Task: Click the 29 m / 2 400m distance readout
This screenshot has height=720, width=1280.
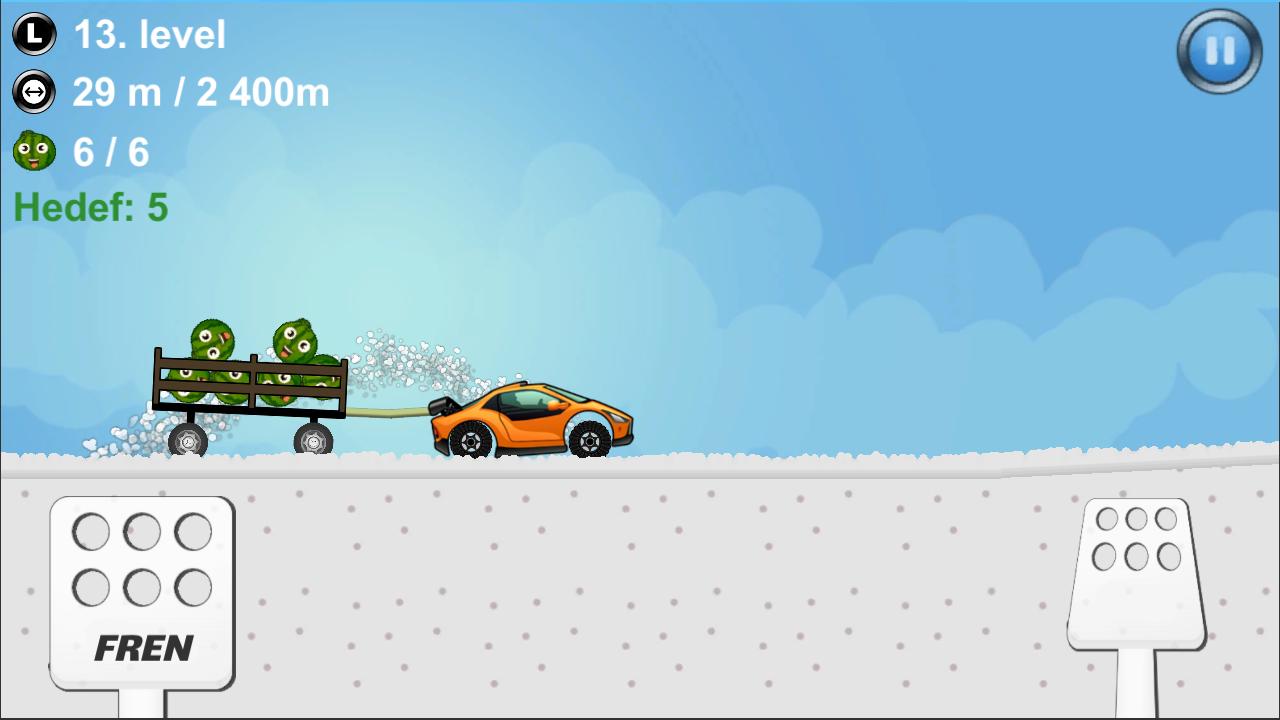Action: pos(199,91)
